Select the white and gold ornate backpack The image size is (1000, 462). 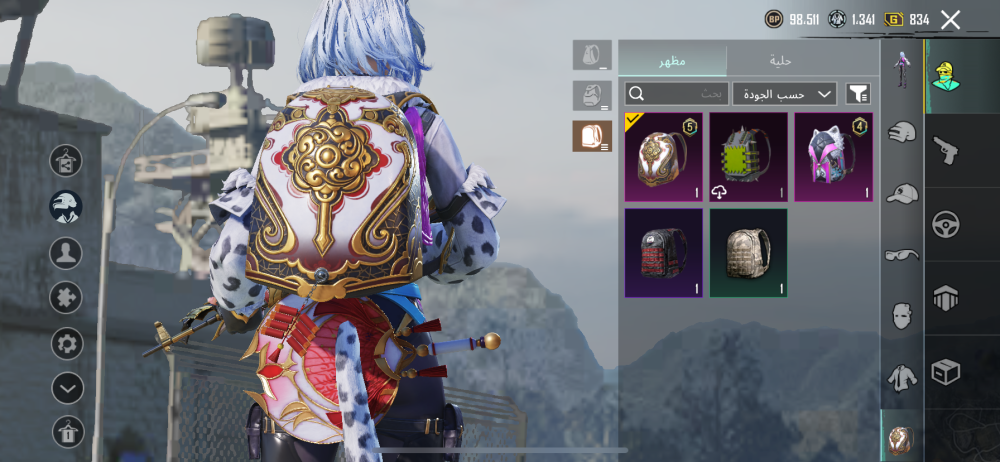point(664,157)
